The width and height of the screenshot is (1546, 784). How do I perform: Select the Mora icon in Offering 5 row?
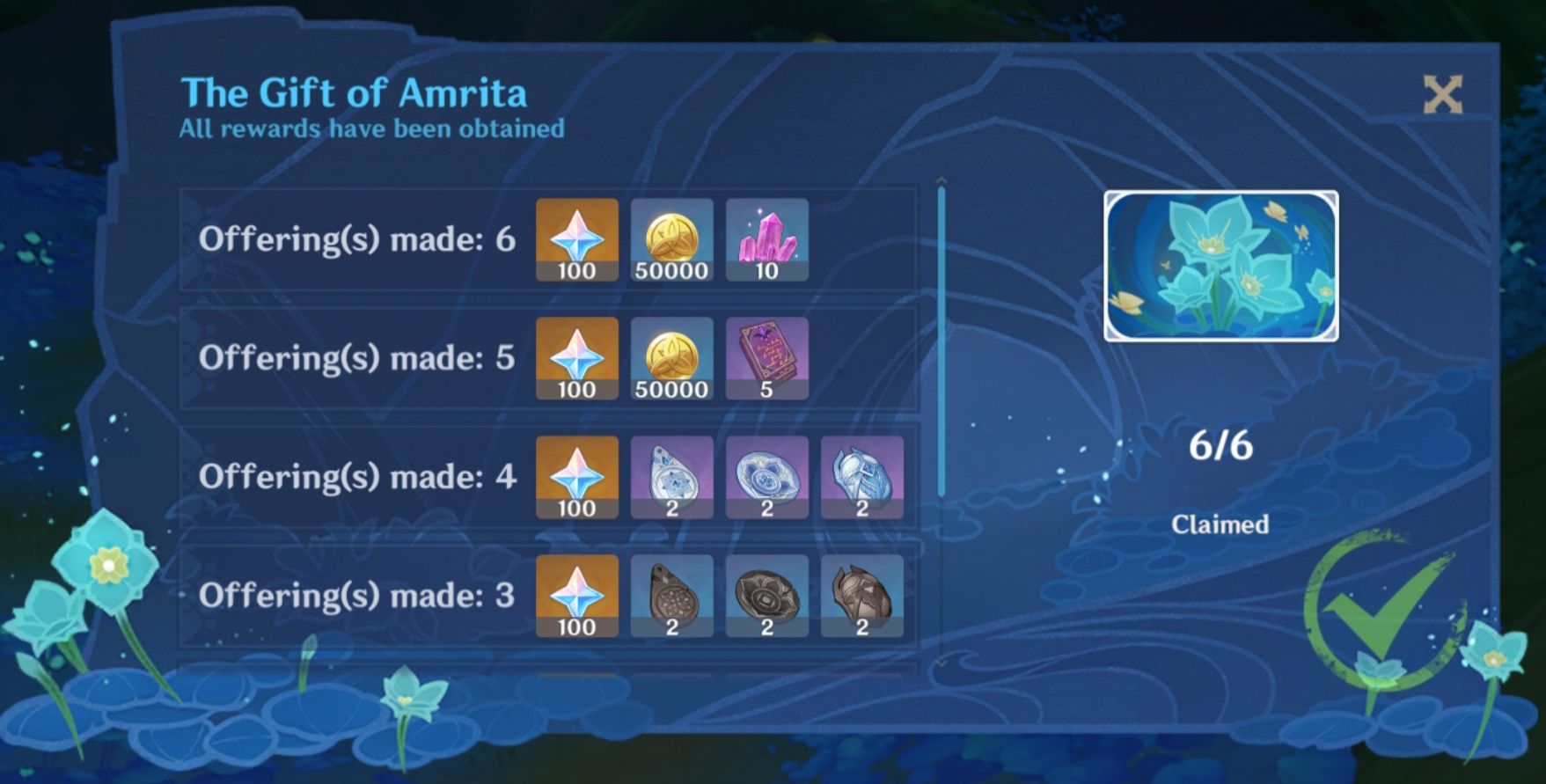tap(671, 358)
